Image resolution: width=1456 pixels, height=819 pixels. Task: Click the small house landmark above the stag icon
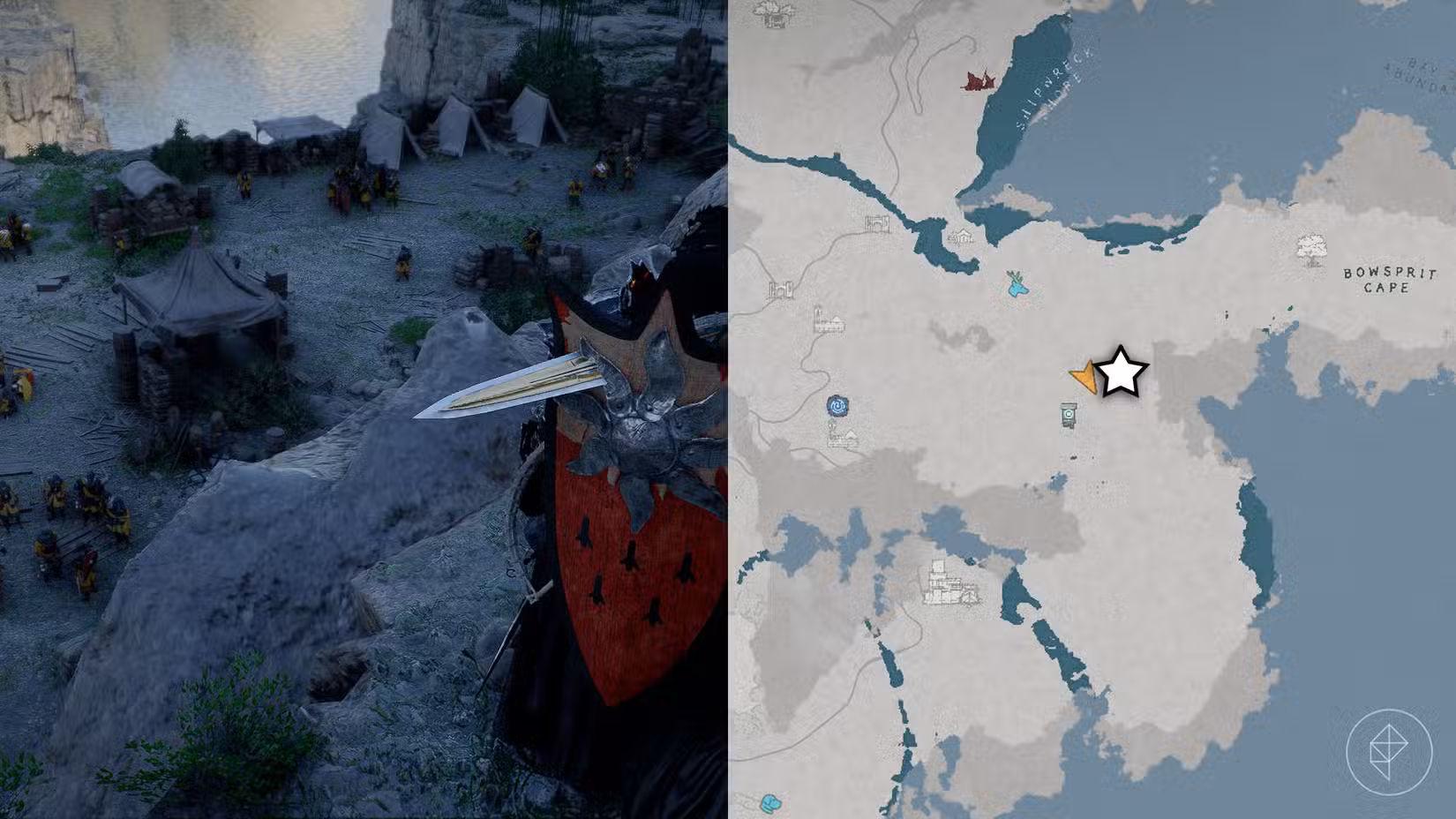pos(960,235)
